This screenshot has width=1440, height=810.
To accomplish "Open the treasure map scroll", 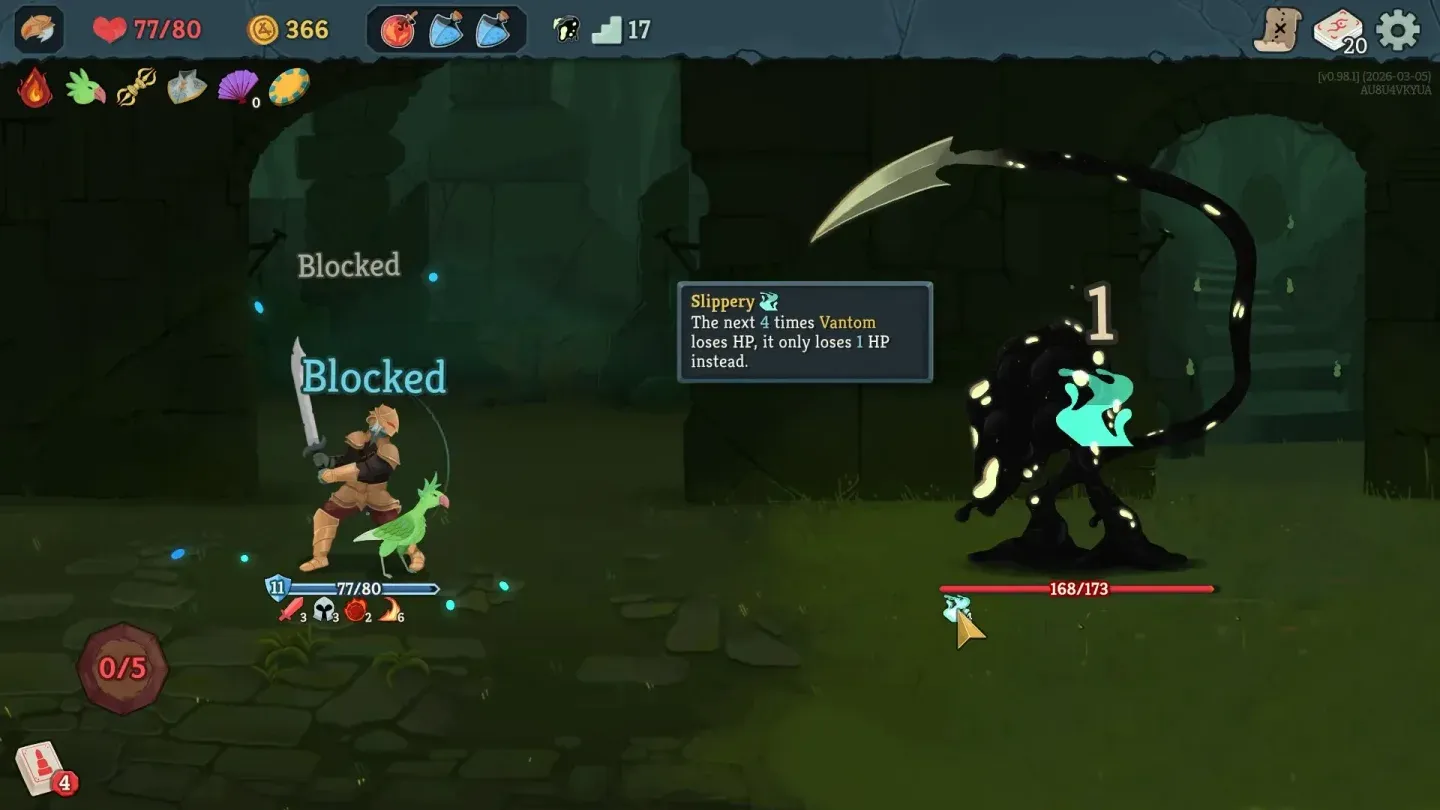I will [x=1277, y=30].
